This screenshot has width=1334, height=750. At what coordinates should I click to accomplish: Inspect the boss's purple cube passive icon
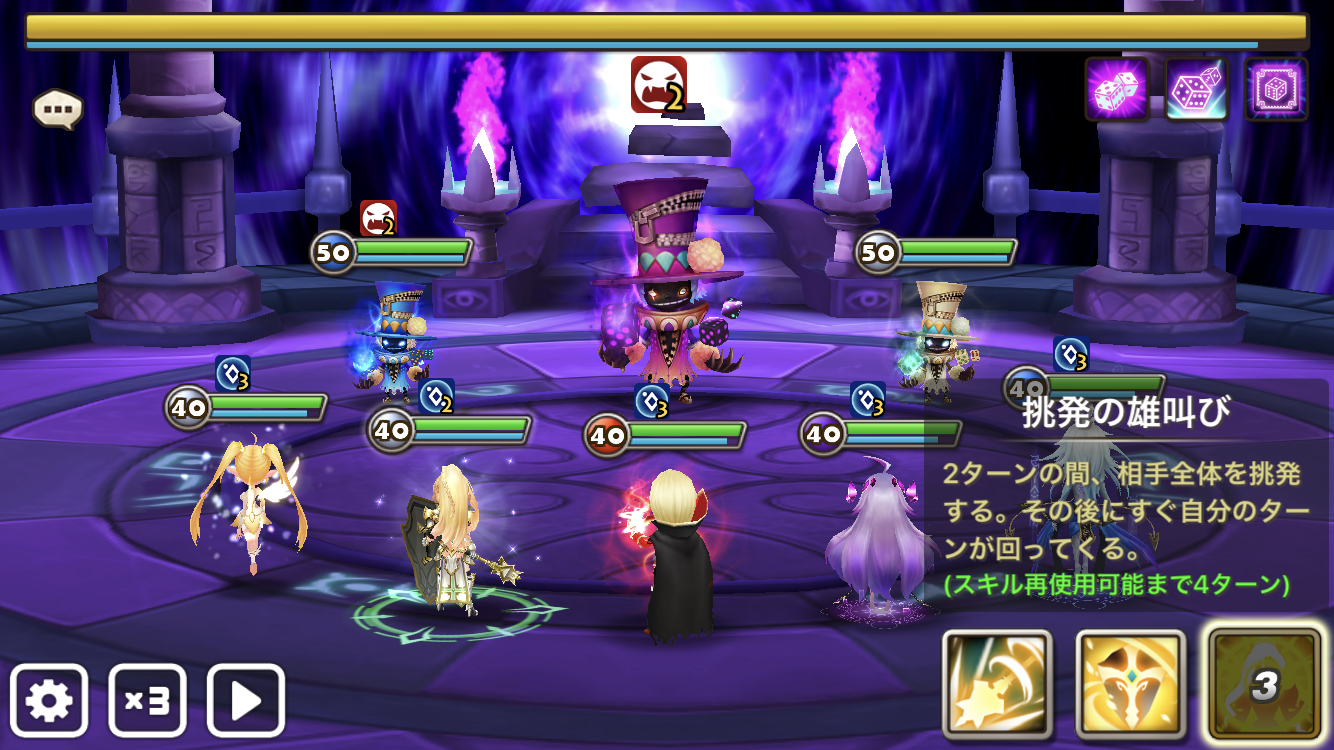click(1276, 89)
